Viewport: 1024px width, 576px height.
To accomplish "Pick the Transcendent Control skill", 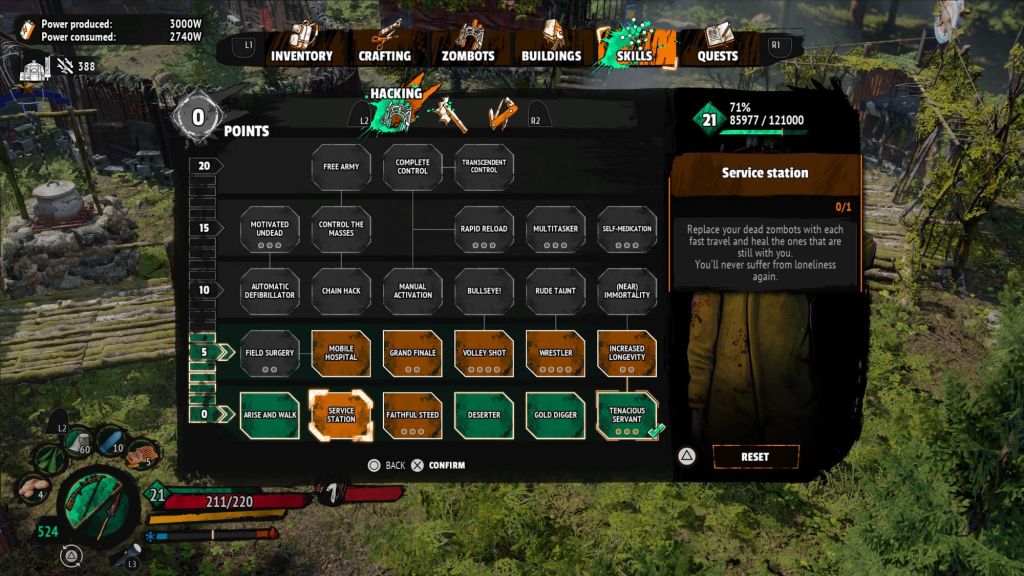I will tap(484, 166).
